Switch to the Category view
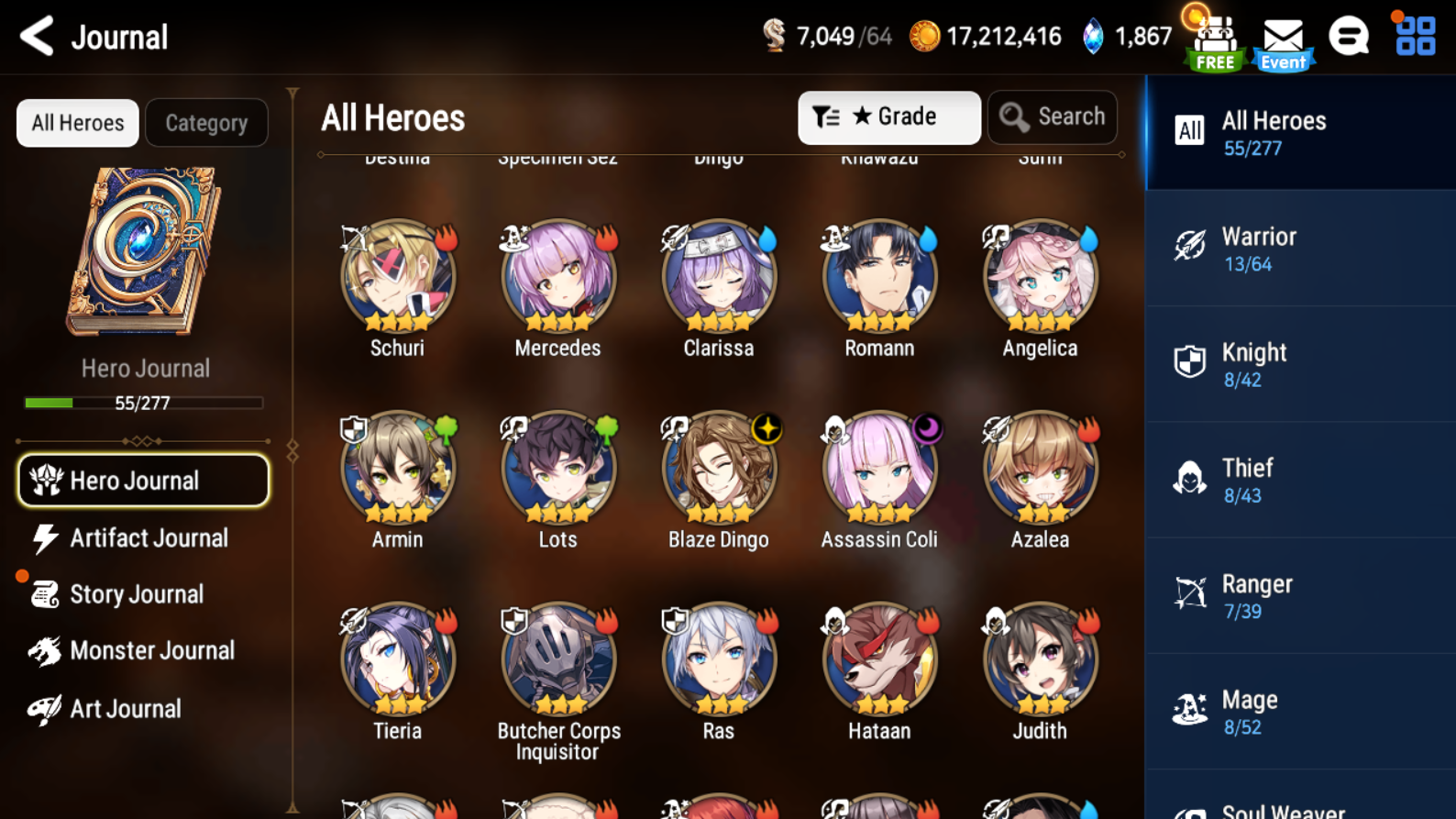This screenshot has height=819, width=1456. tap(206, 122)
